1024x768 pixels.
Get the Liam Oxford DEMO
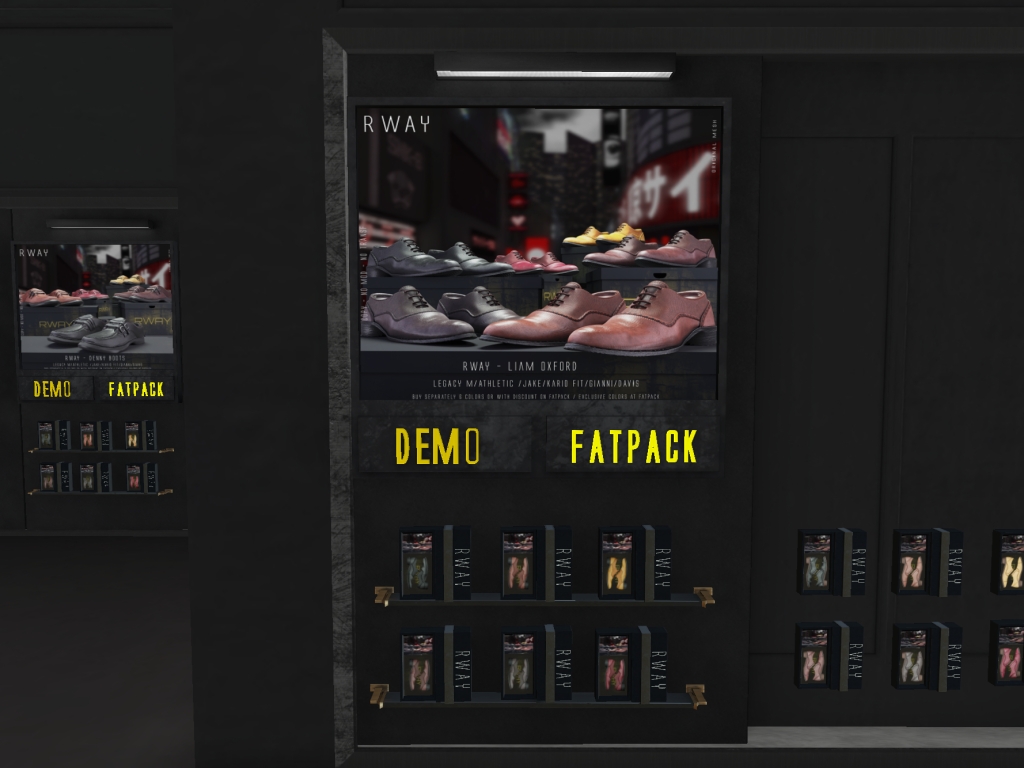click(x=438, y=446)
